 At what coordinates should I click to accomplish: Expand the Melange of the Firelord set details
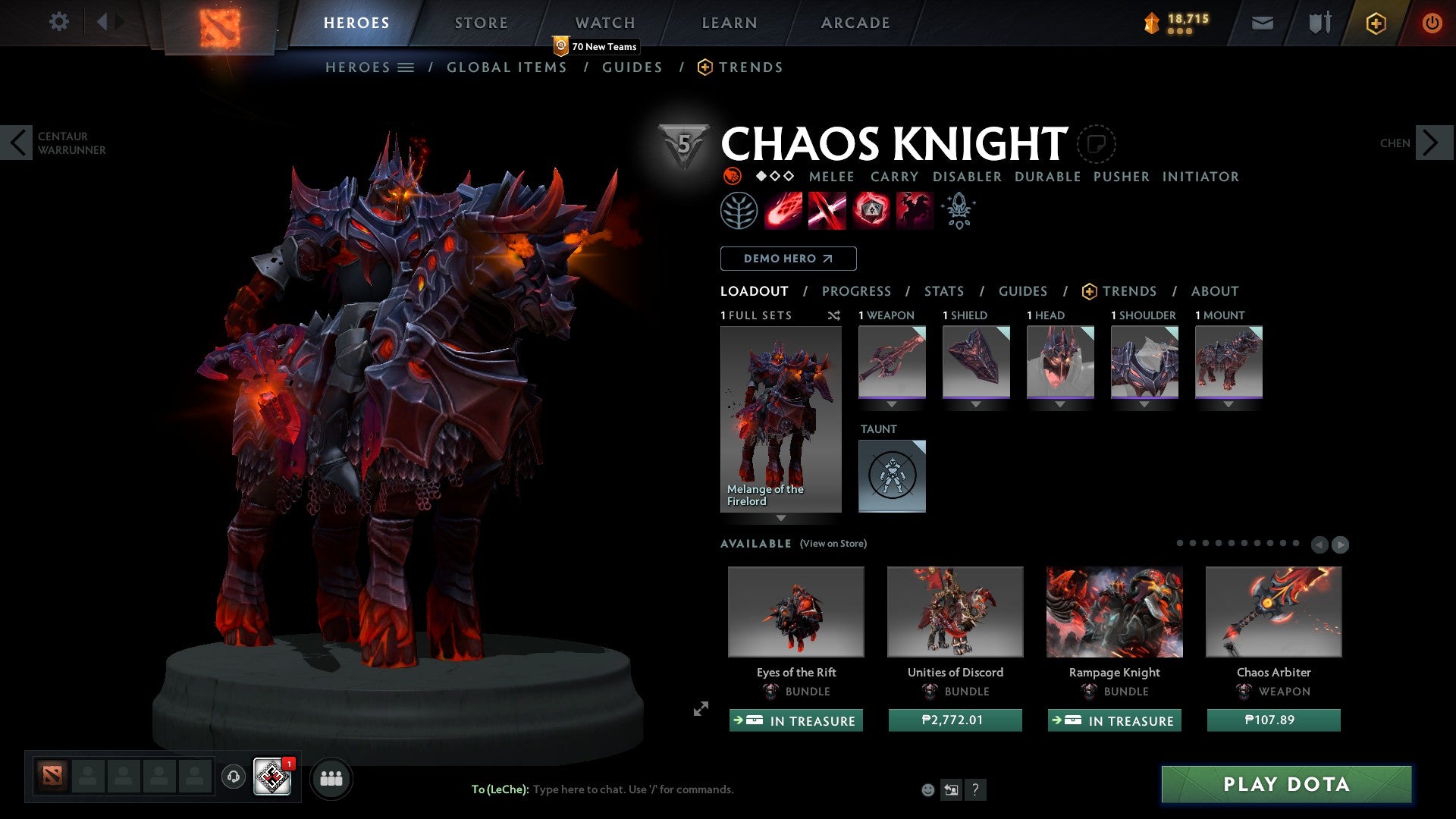pyautogui.click(x=781, y=519)
